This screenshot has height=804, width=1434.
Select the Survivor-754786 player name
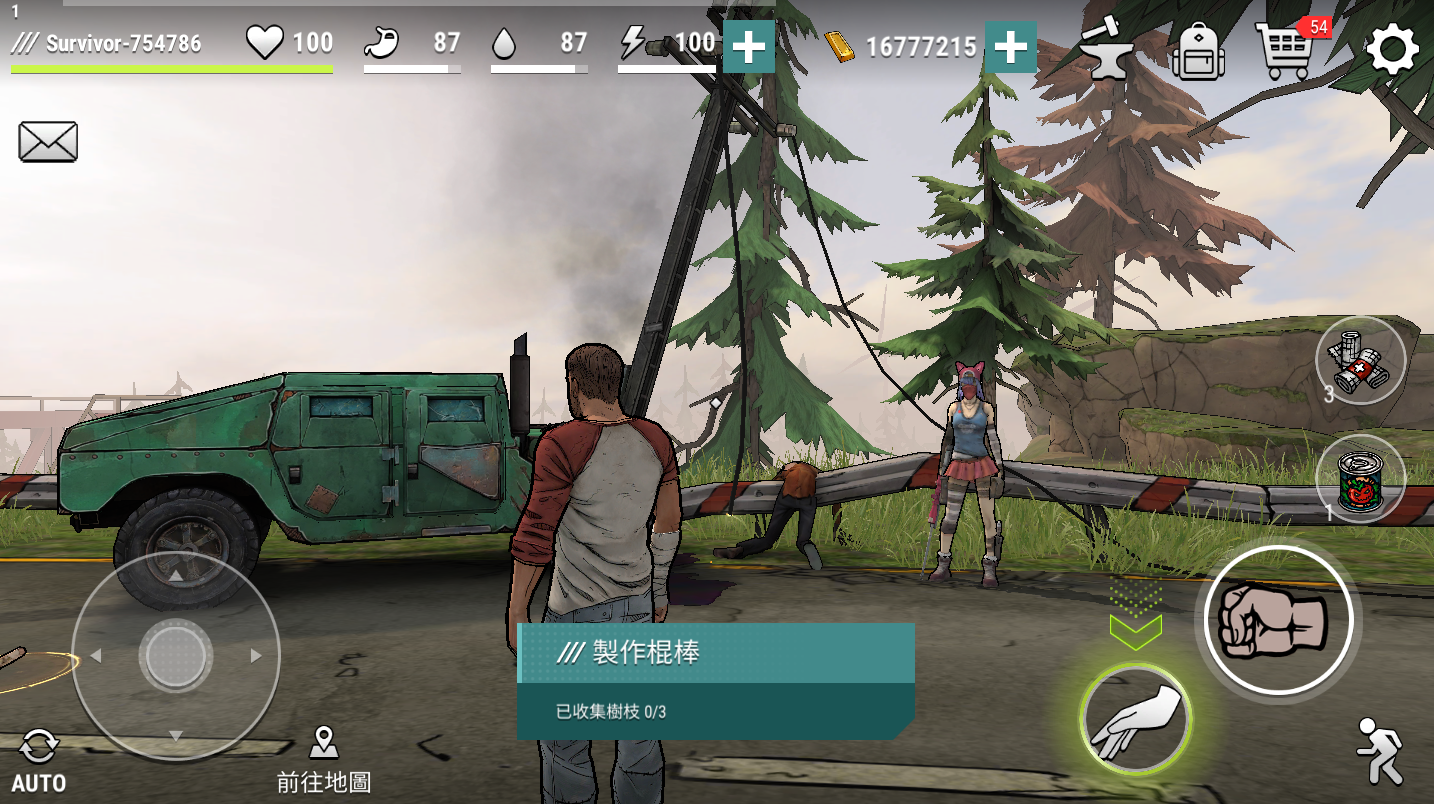point(123,43)
